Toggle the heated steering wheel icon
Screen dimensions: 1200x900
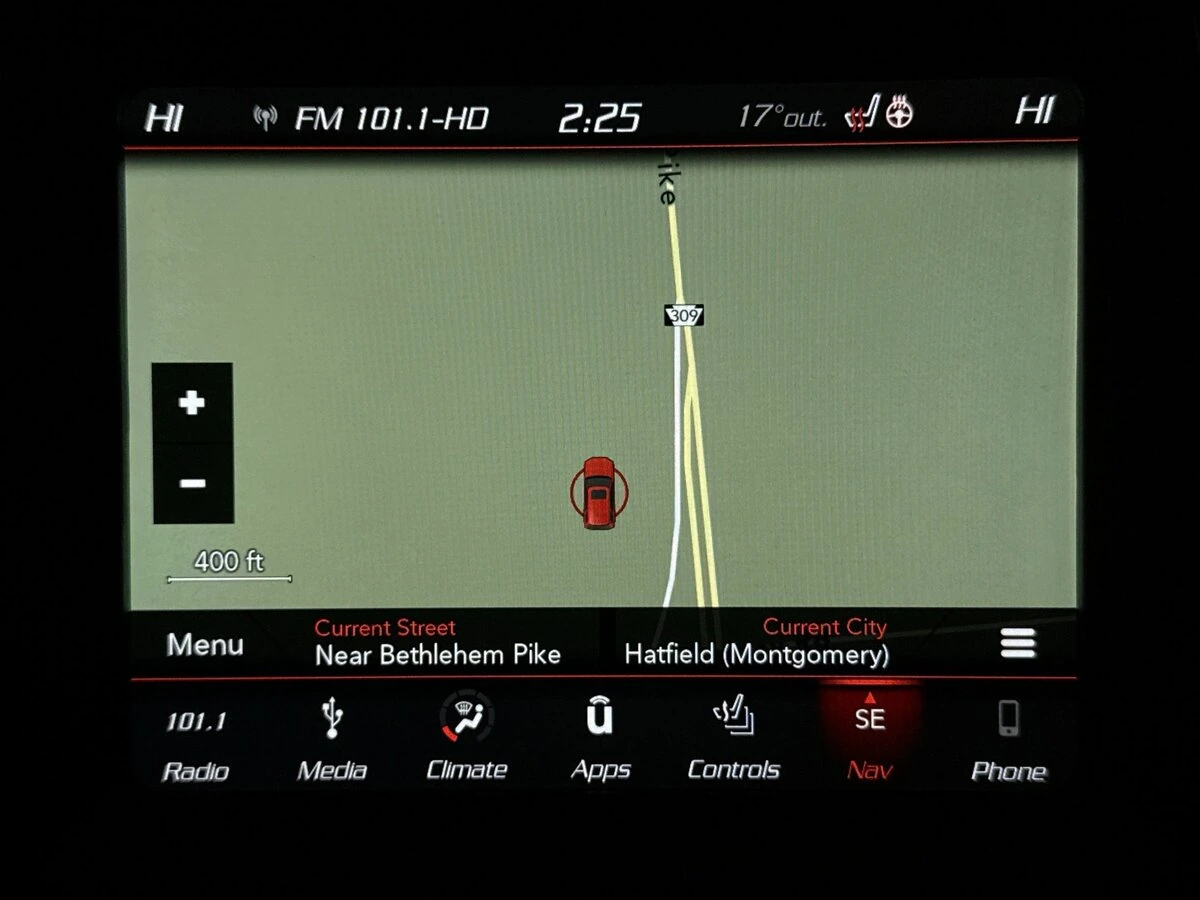coord(900,114)
